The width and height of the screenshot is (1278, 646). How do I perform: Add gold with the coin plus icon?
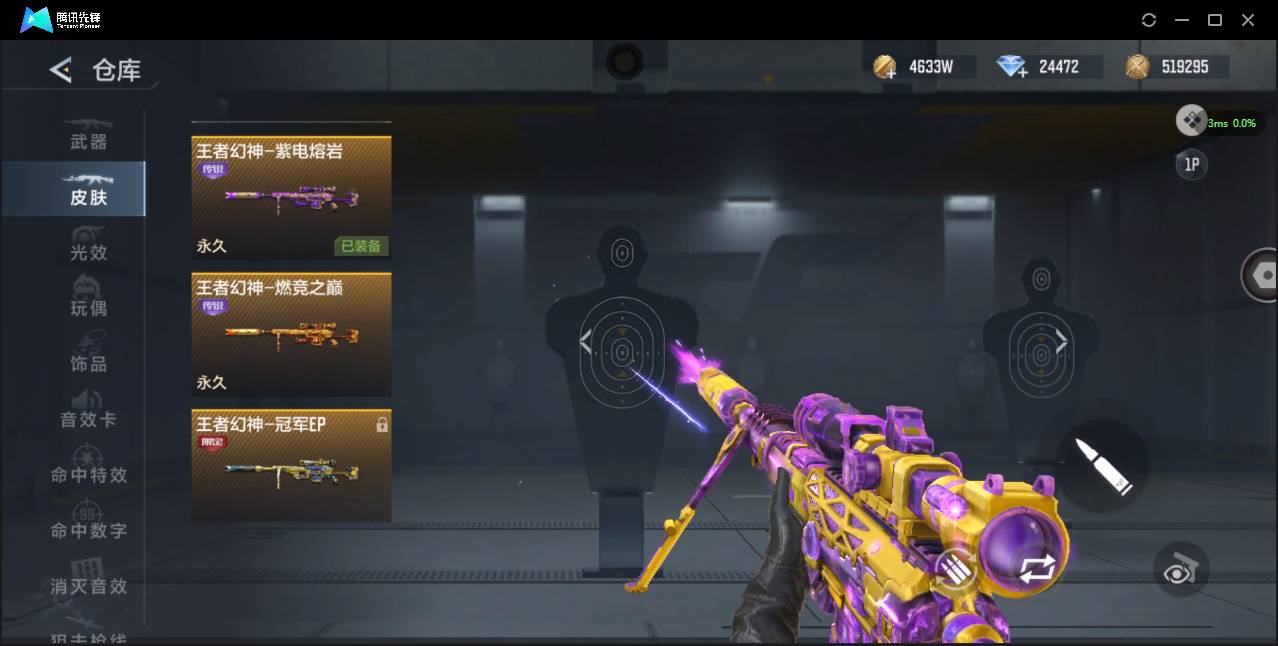coord(885,68)
